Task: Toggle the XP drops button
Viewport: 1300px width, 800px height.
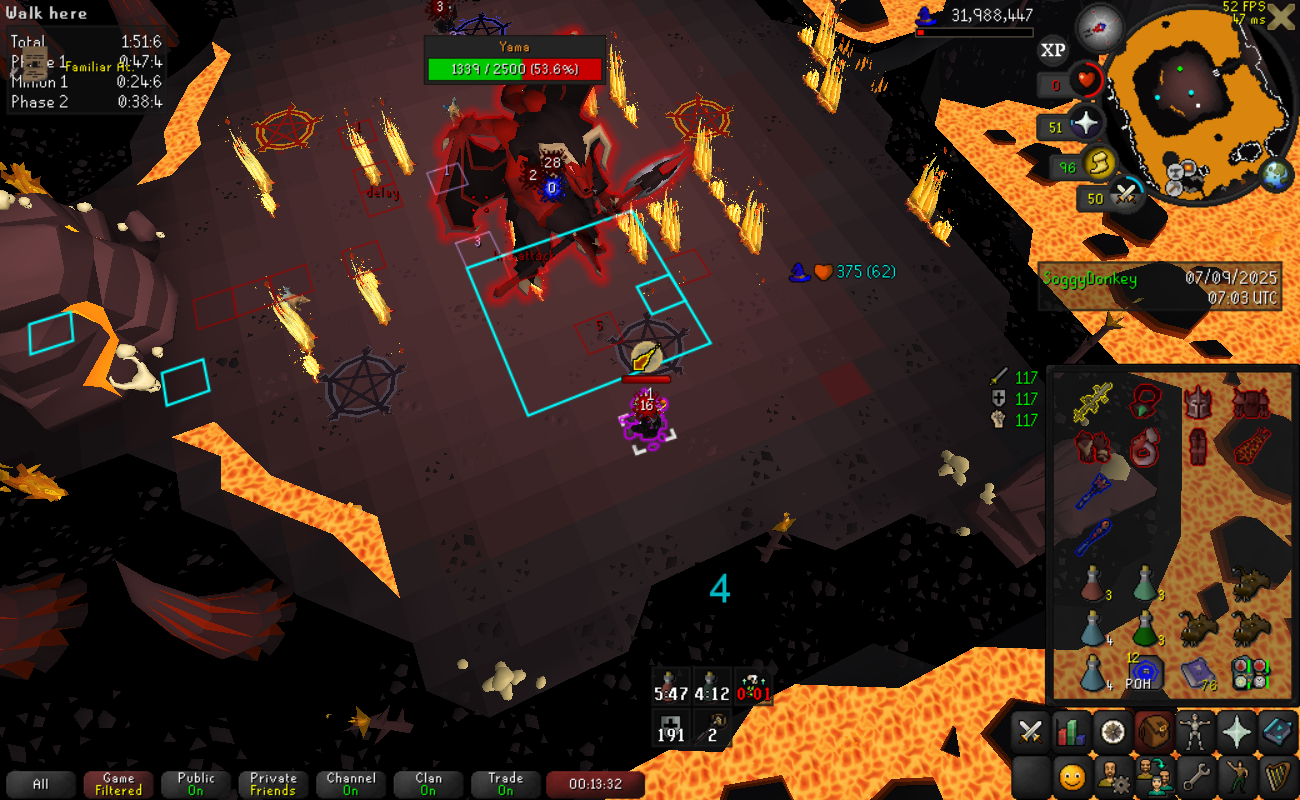Action: click(1052, 49)
